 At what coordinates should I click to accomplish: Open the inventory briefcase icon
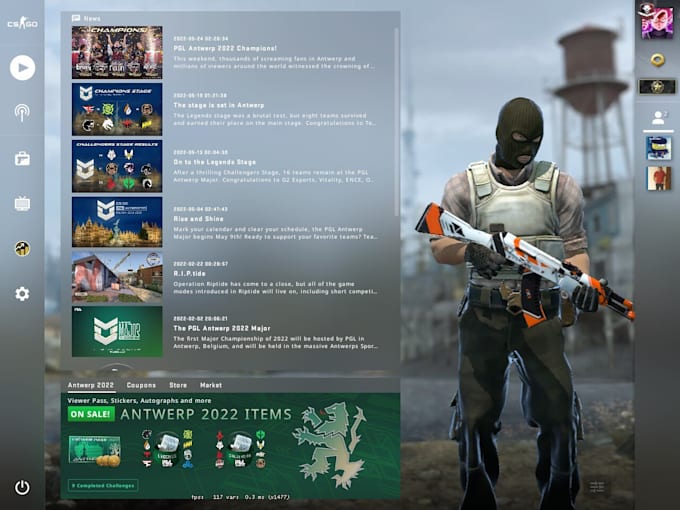tap(22, 158)
